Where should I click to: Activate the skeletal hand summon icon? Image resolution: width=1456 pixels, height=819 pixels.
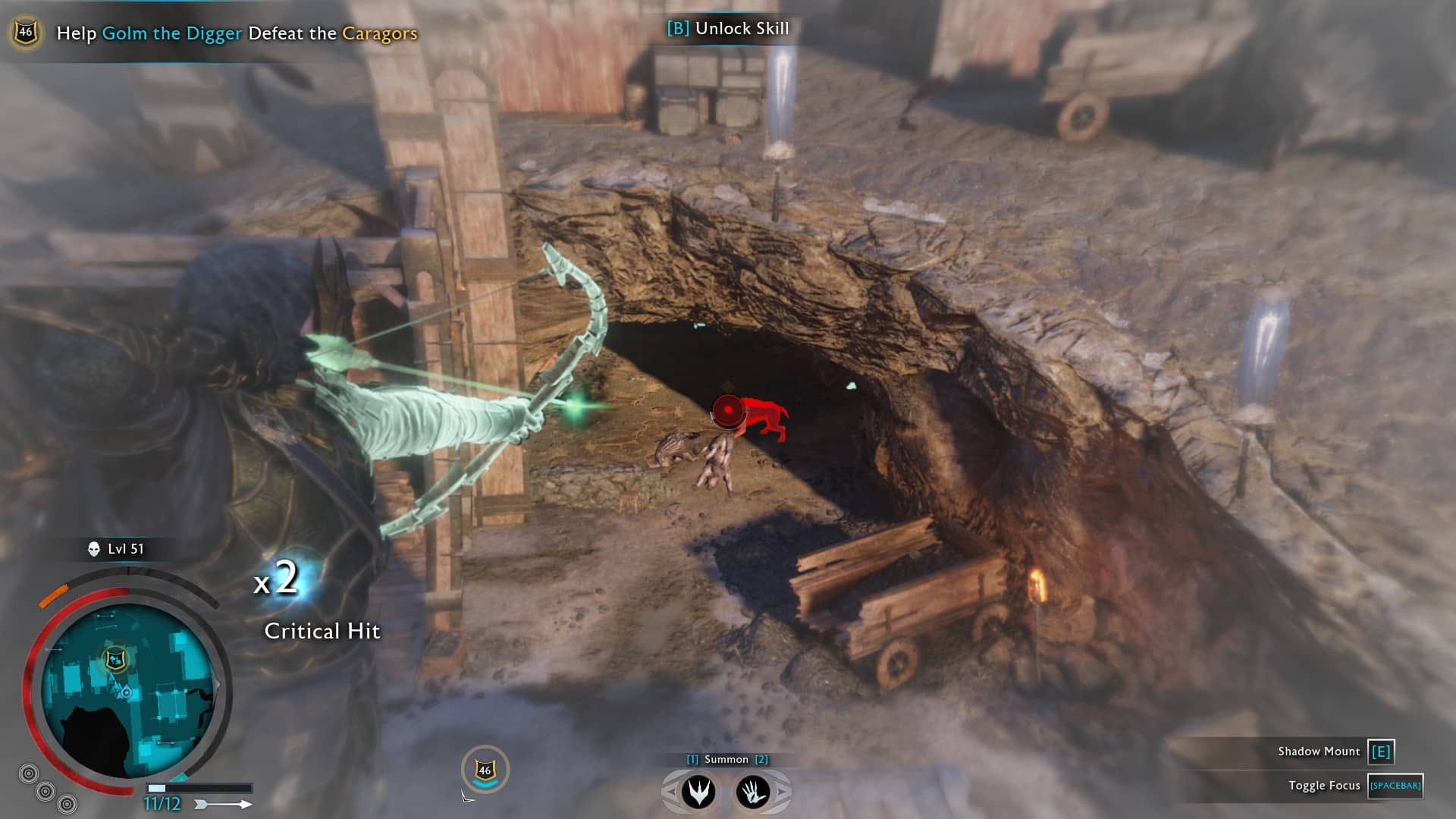coord(753,792)
